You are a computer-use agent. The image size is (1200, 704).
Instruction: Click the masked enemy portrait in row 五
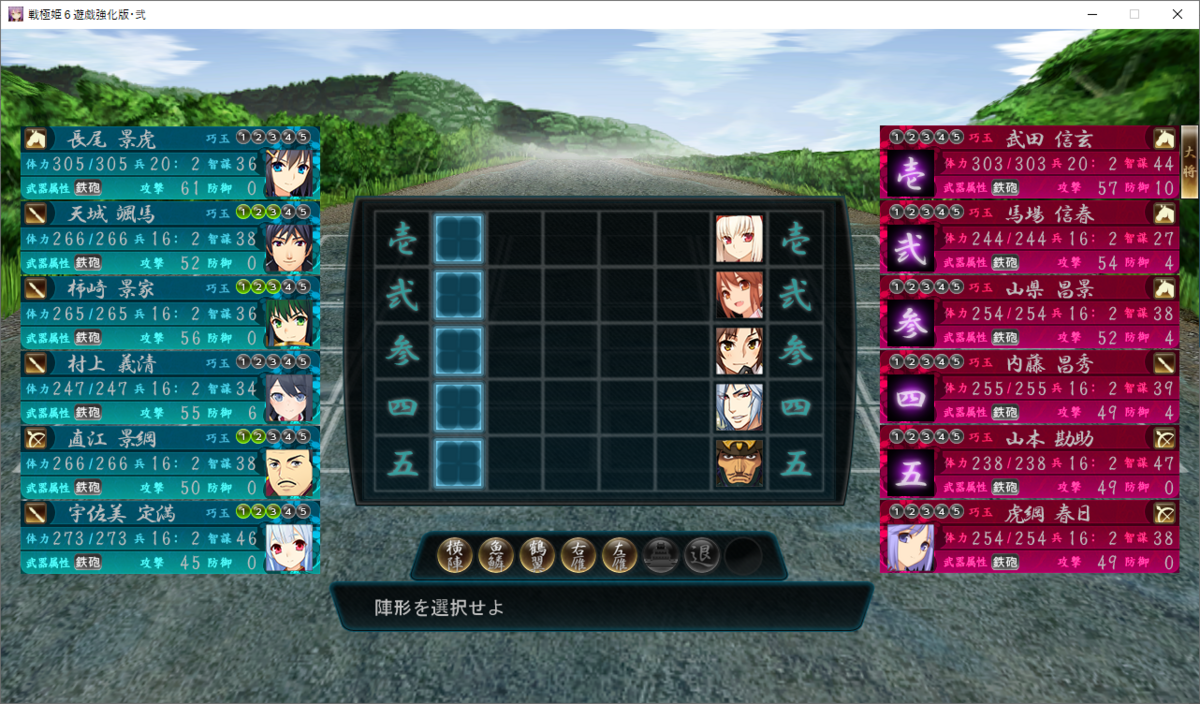click(740, 464)
